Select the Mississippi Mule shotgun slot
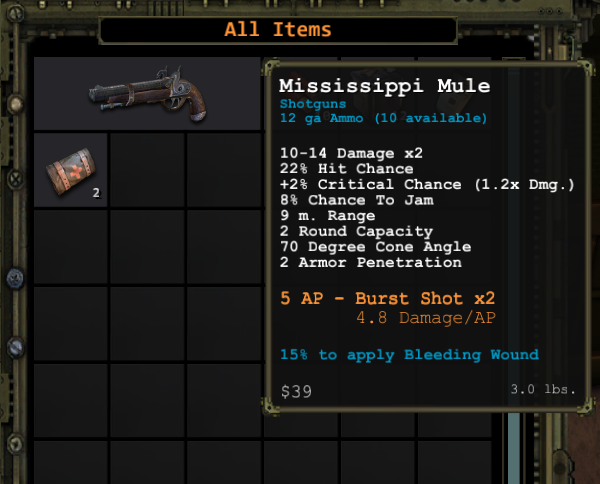The height and width of the screenshot is (484, 600). (147, 94)
